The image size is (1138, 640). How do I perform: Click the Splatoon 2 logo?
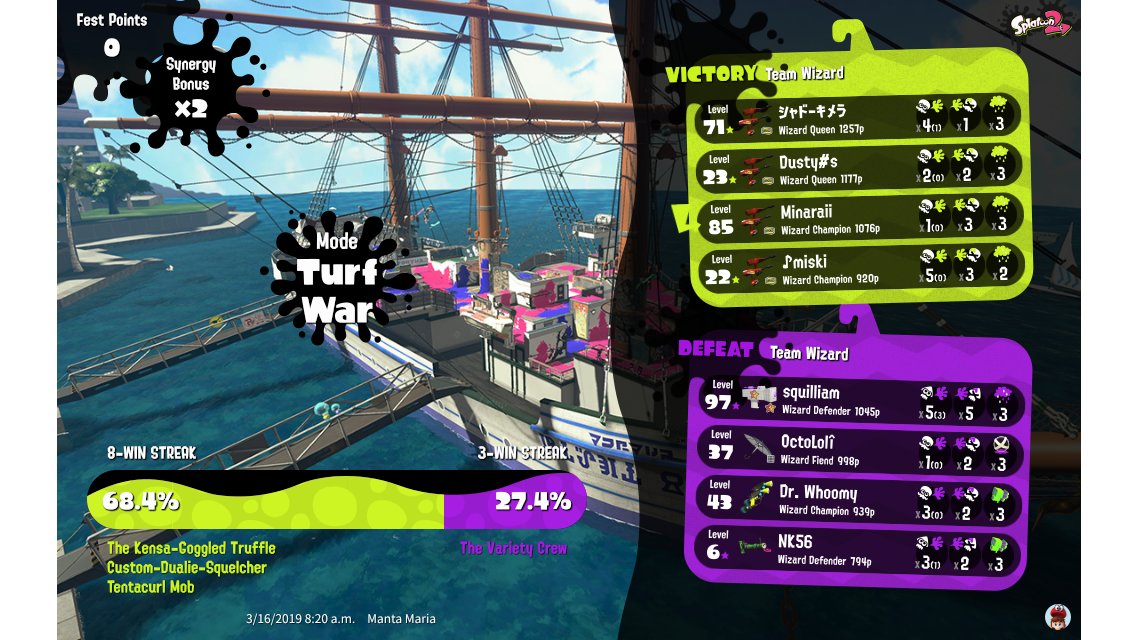point(1039,24)
